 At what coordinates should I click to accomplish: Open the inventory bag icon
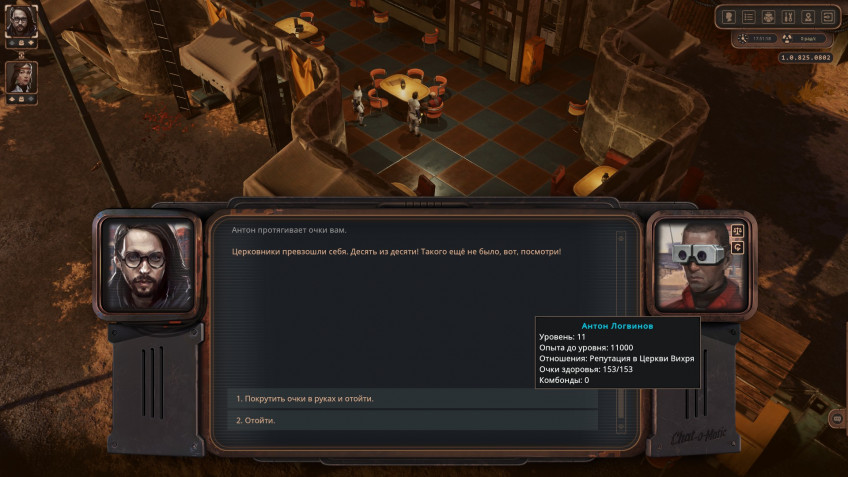pyautogui.click(x=768, y=17)
